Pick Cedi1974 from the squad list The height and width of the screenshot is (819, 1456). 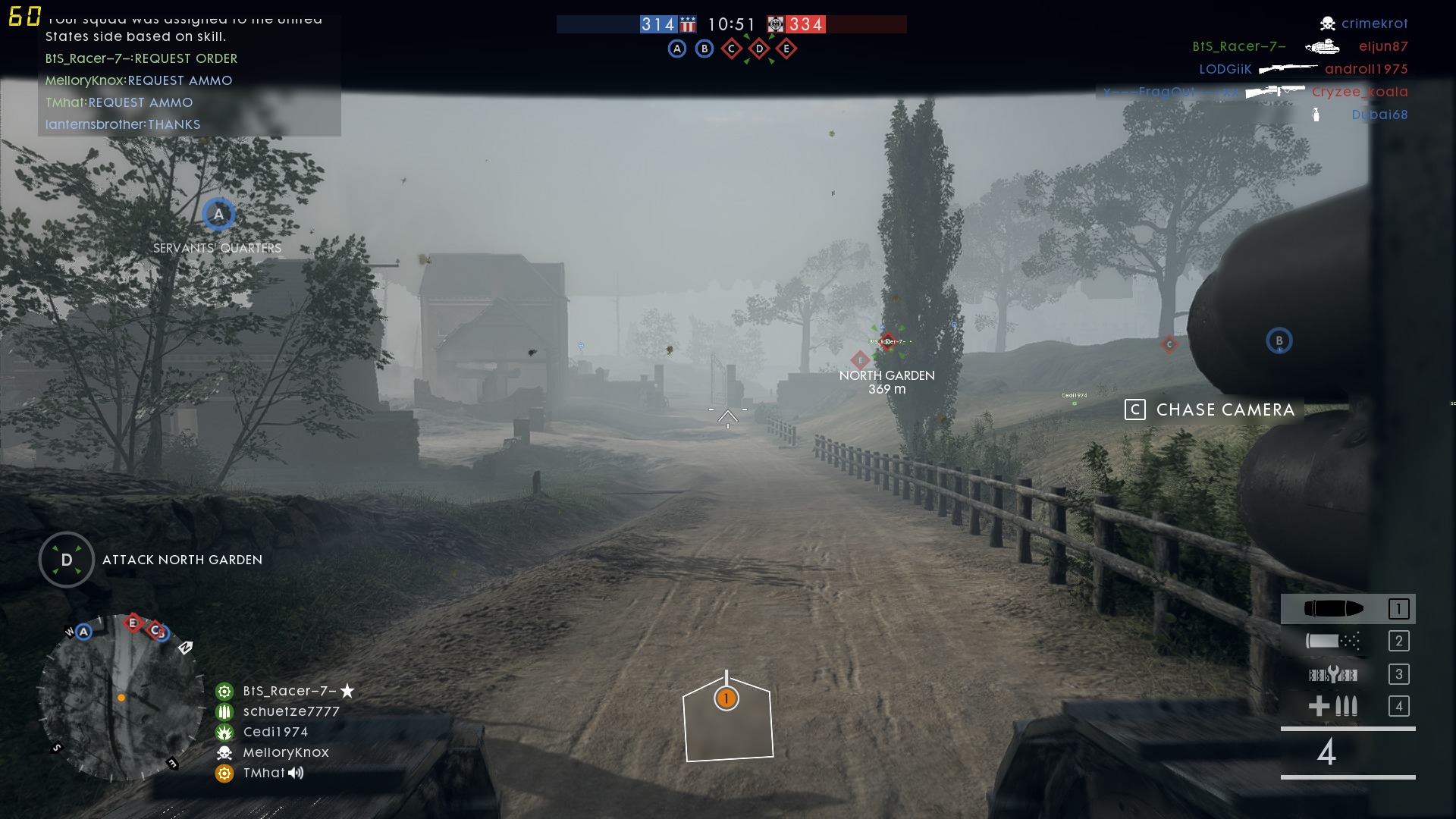point(275,732)
